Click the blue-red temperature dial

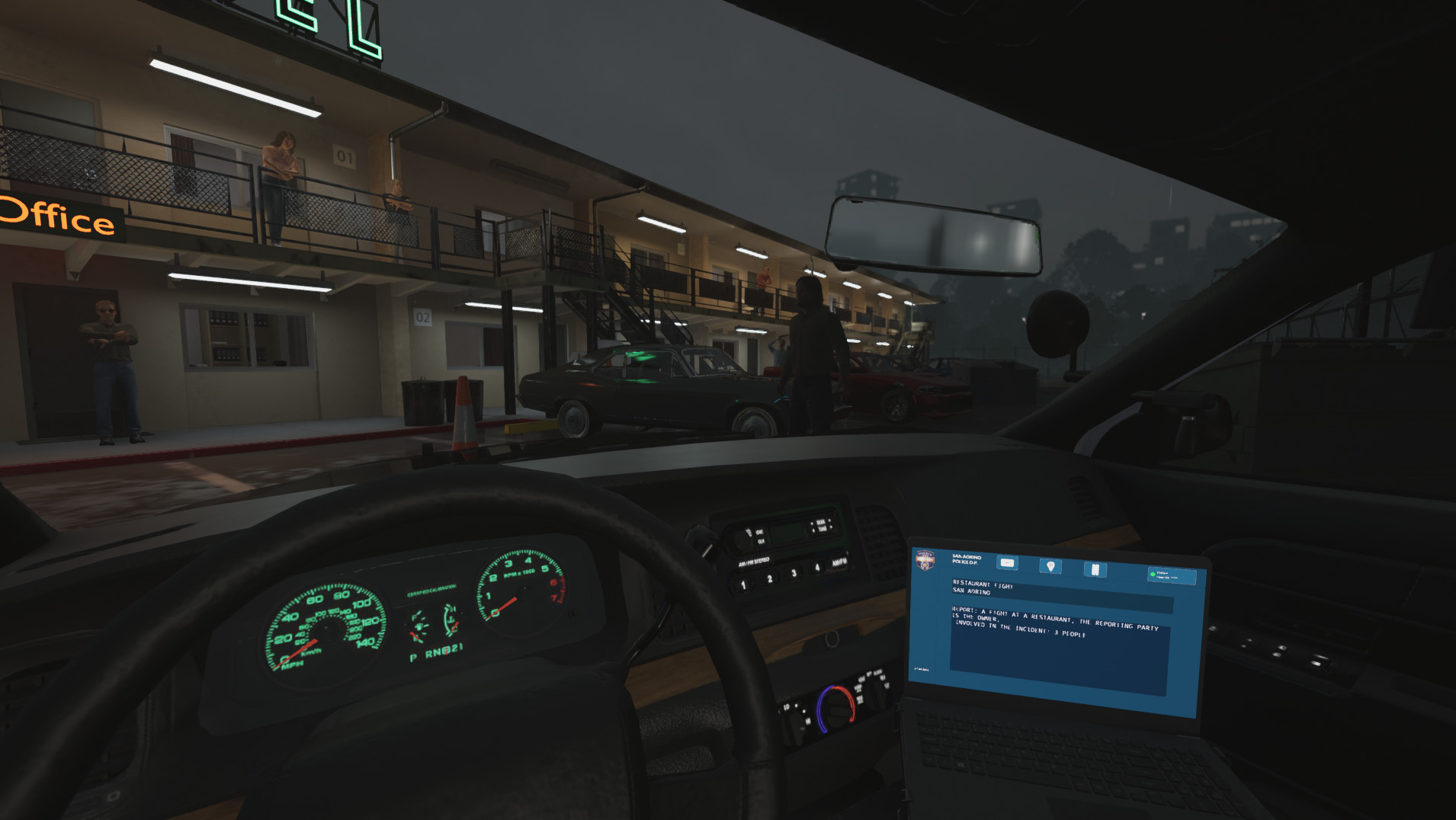tap(835, 708)
